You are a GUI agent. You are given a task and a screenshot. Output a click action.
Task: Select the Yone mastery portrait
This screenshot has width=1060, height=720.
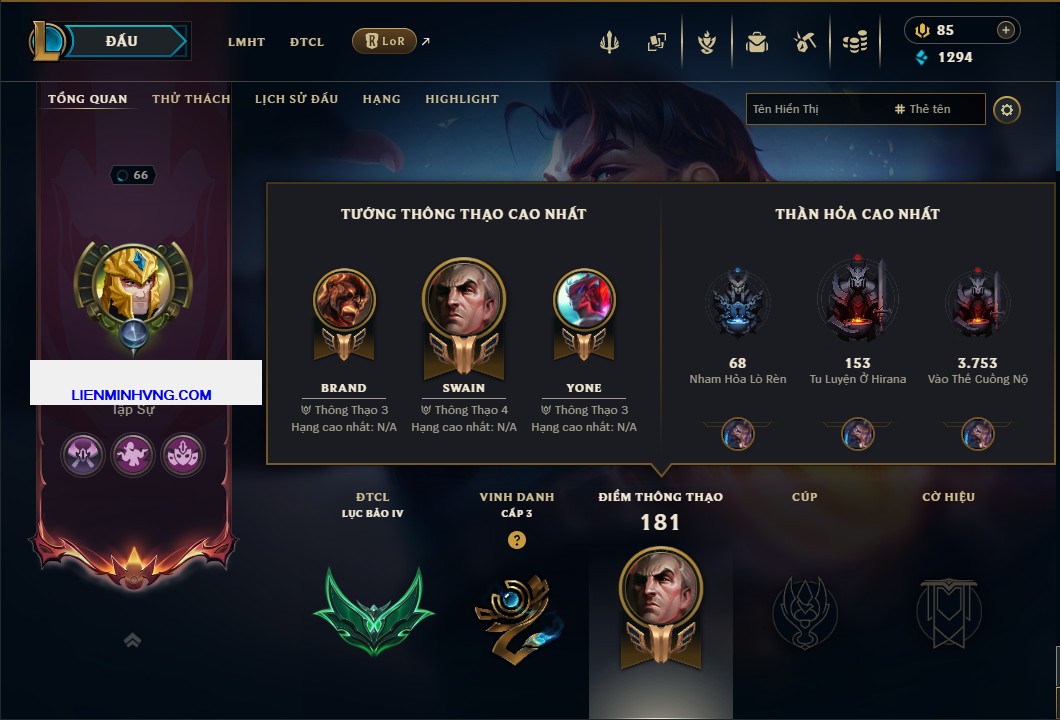coord(584,300)
